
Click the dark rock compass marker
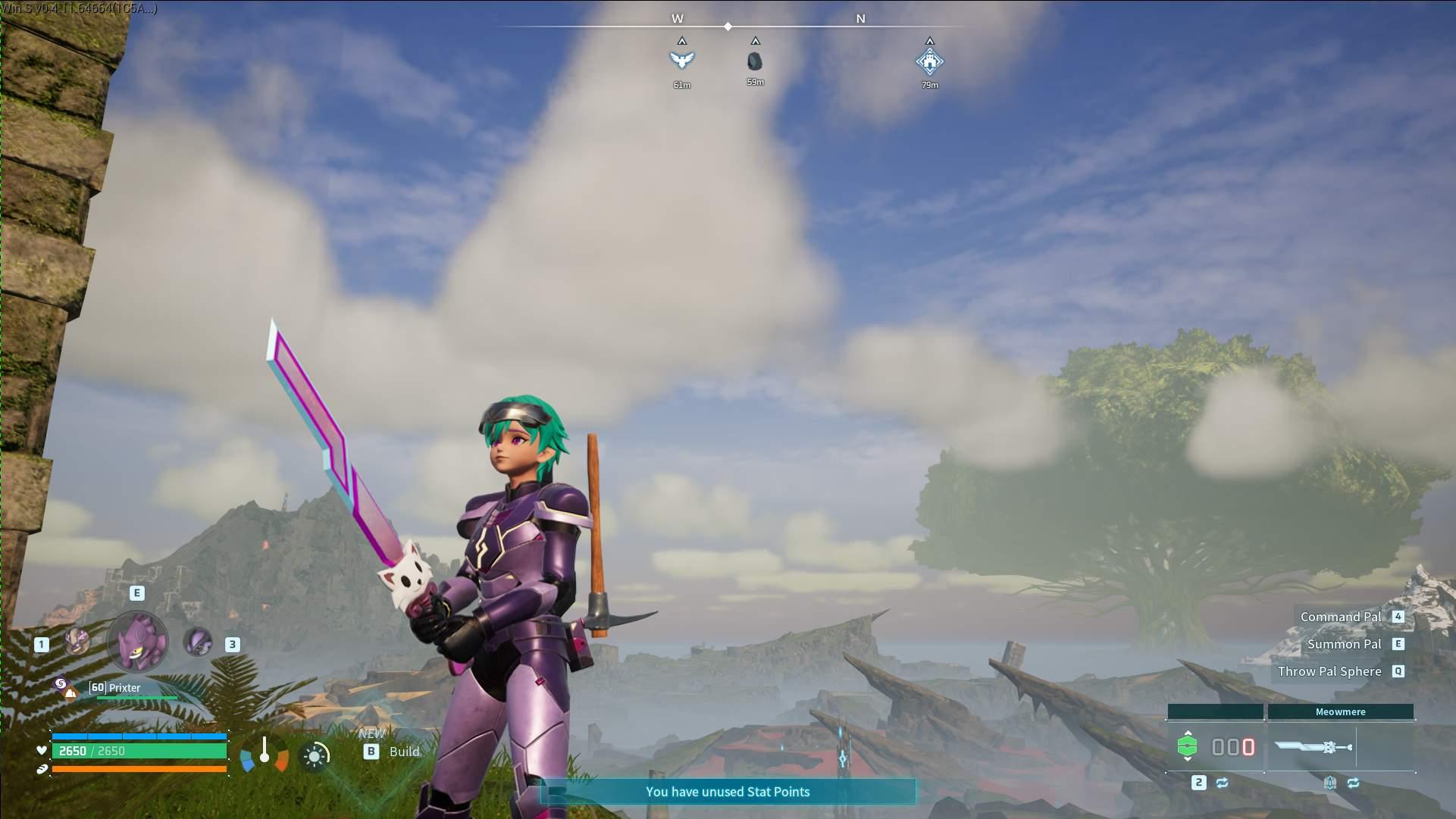click(x=755, y=61)
